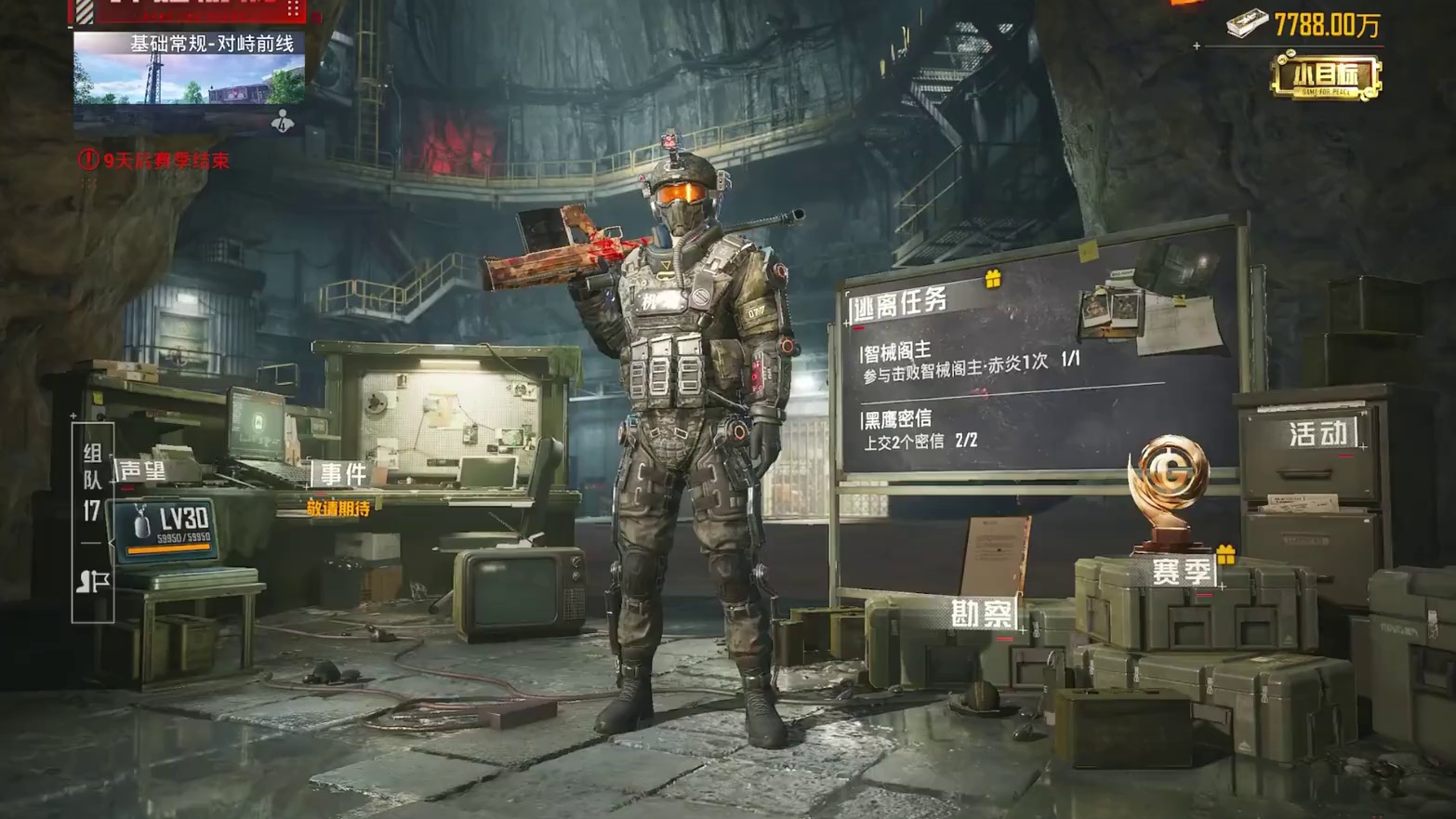The height and width of the screenshot is (819, 1456).
Task: Open the 逃离任务 mission board
Action: 900,303
